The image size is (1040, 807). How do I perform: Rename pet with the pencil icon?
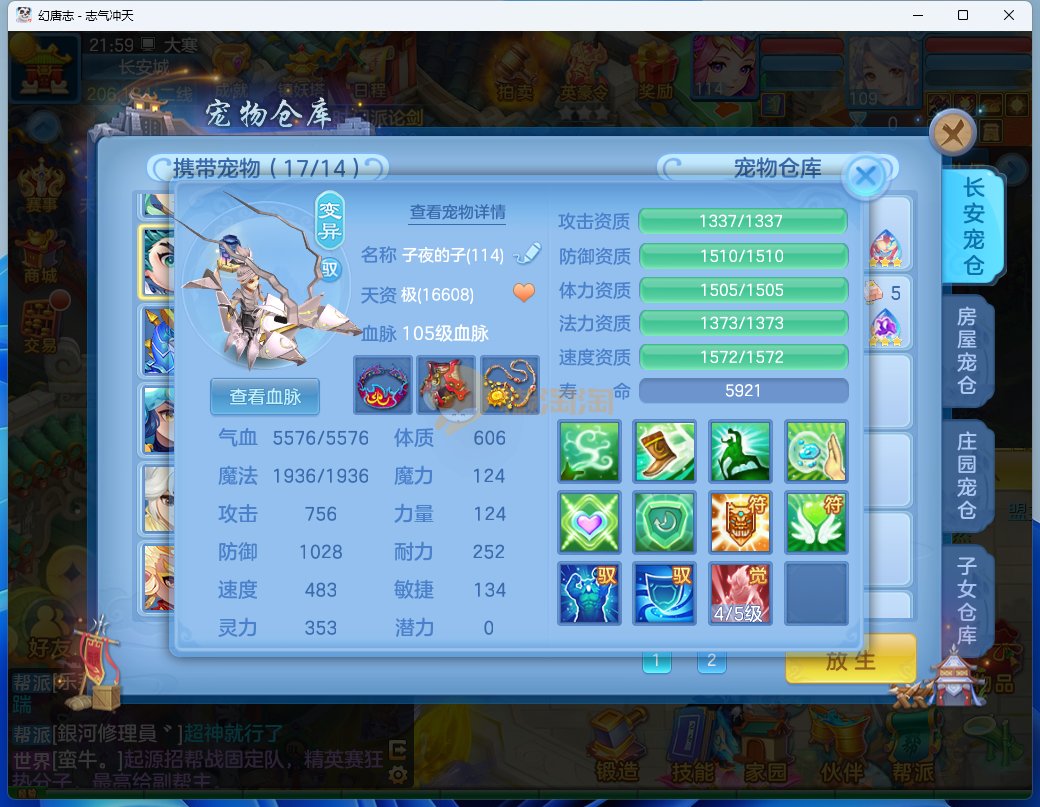click(x=526, y=254)
